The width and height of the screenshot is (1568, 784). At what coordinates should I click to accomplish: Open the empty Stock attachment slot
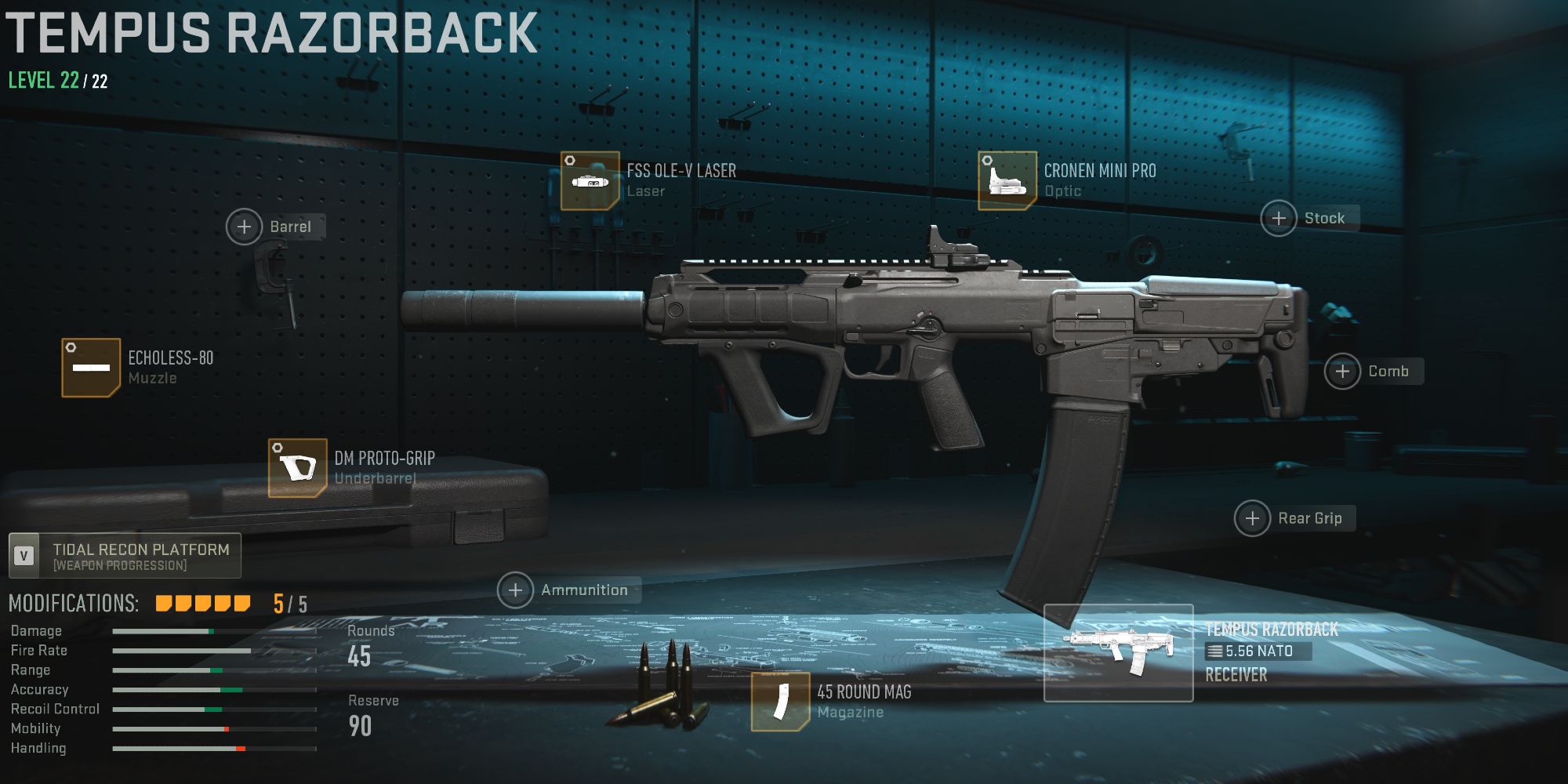click(x=1279, y=218)
